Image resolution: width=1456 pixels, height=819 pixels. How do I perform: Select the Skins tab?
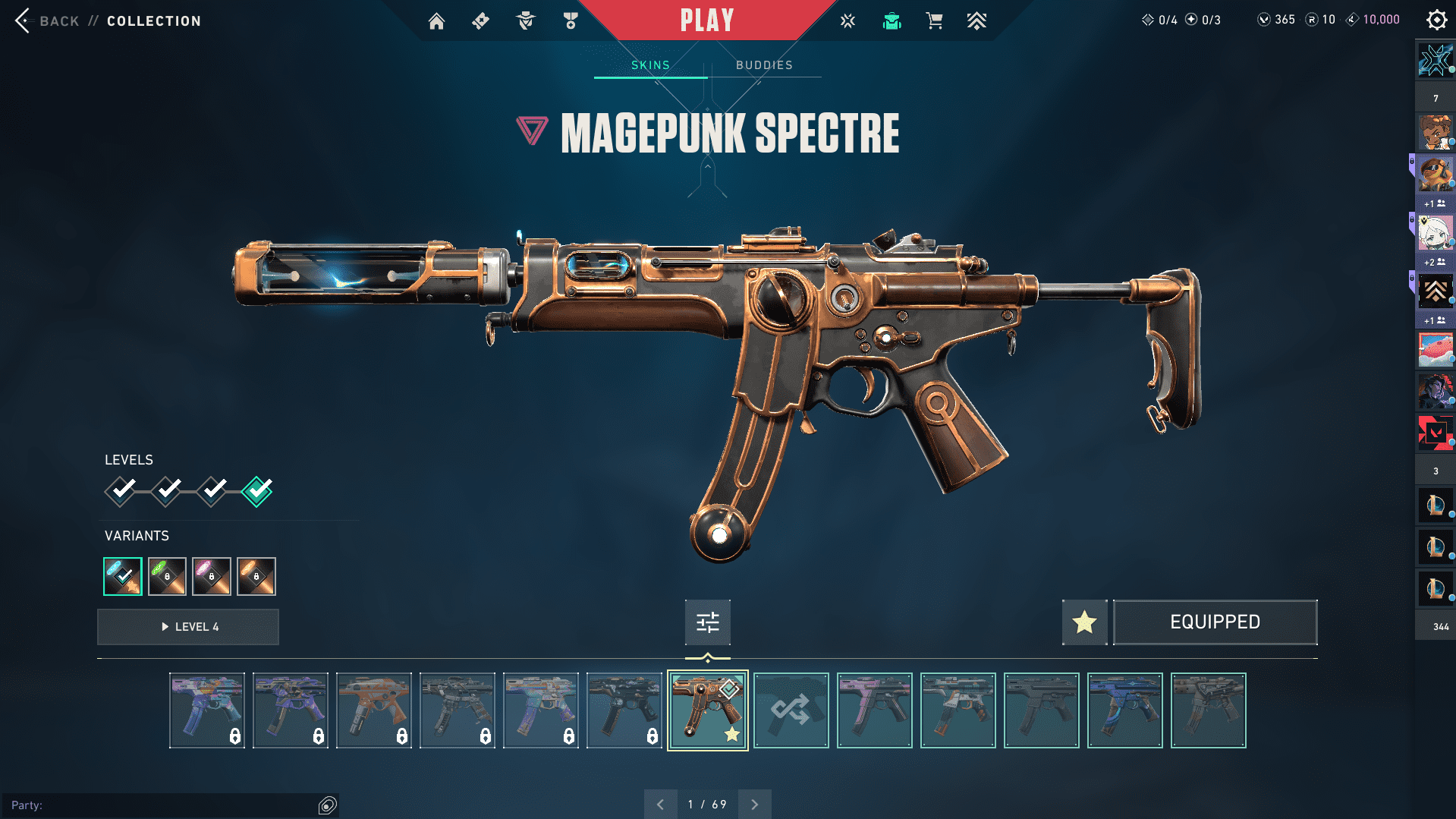click(650, 65)
